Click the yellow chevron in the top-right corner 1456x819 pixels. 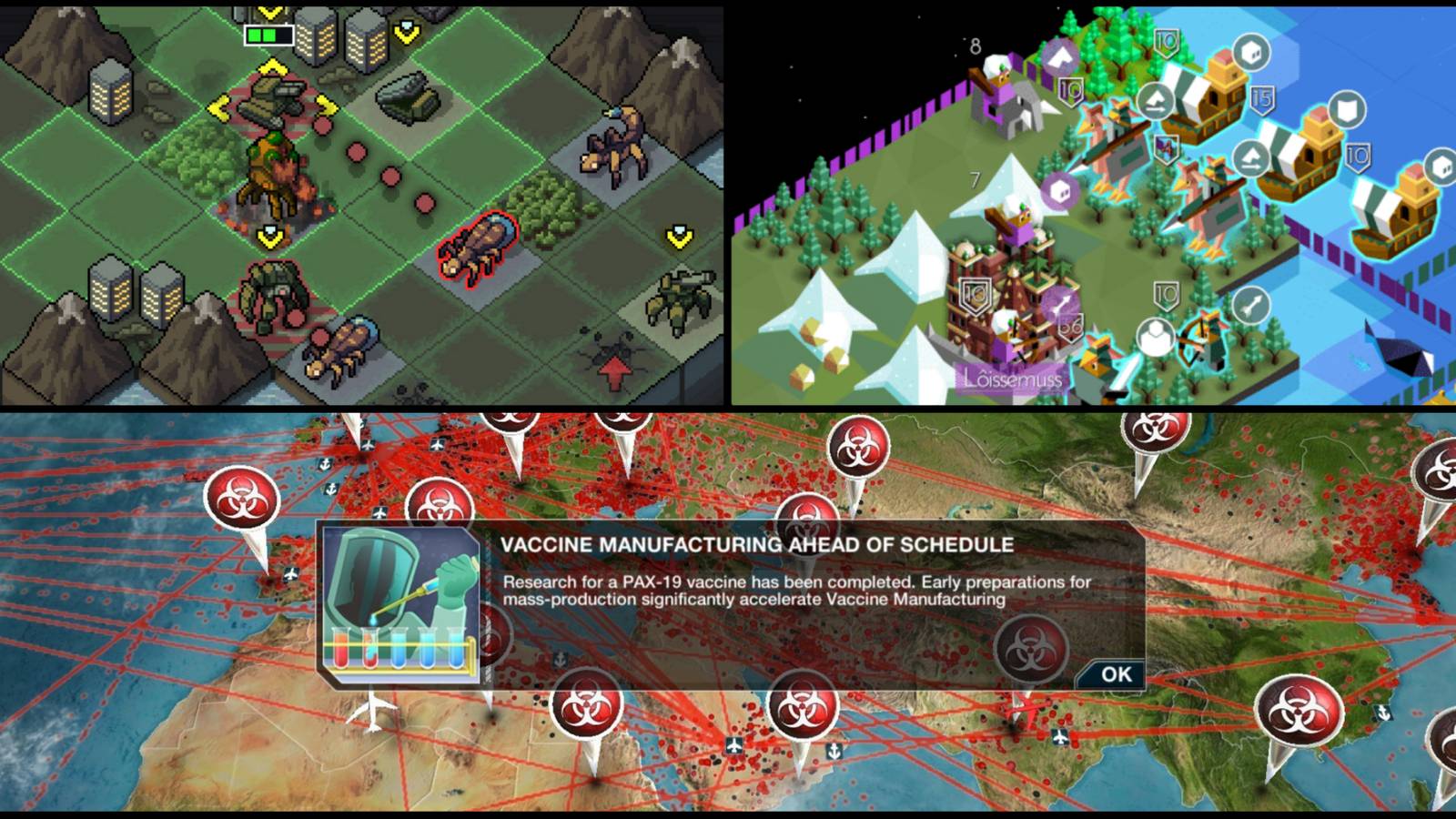406,30
